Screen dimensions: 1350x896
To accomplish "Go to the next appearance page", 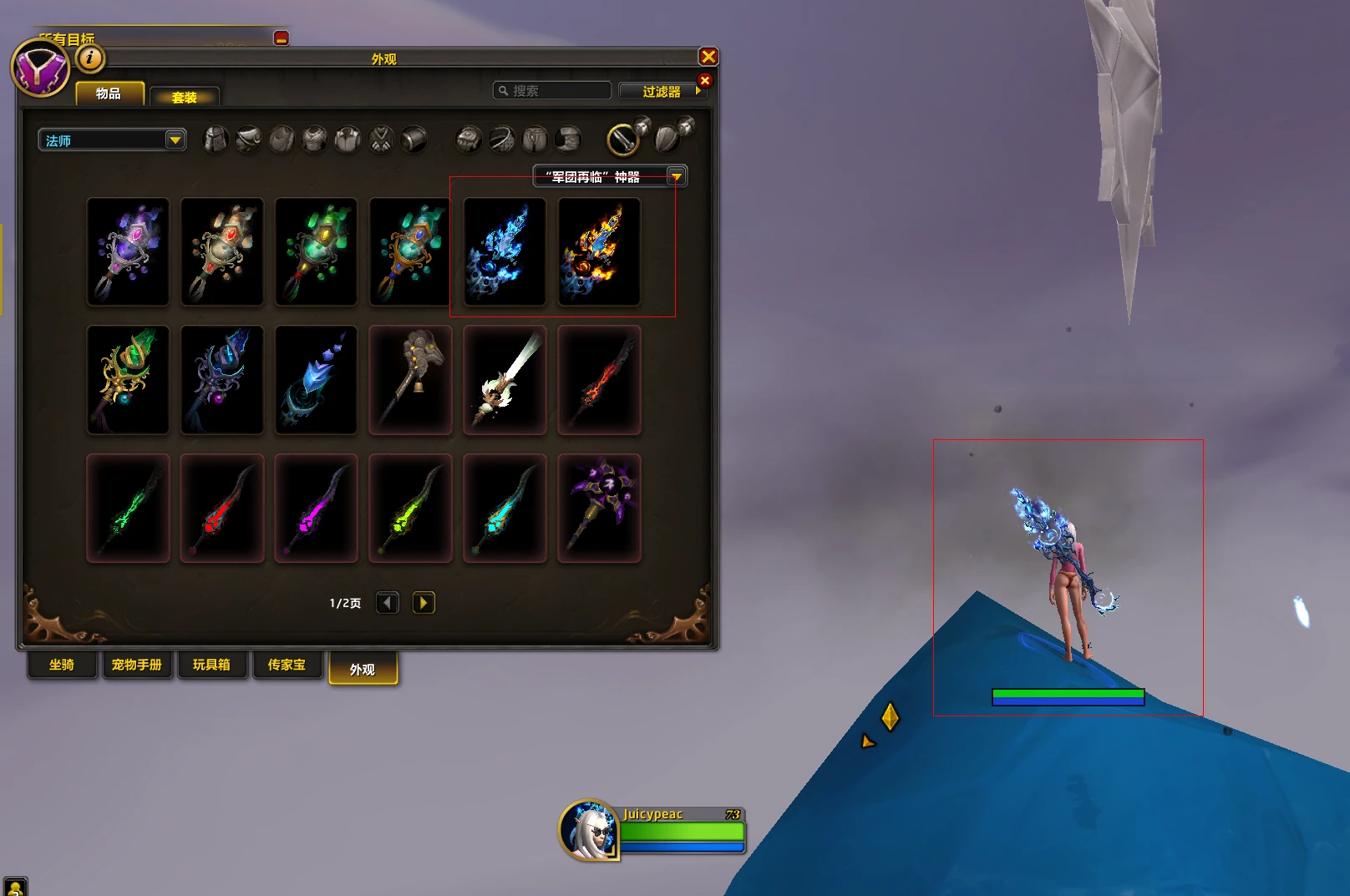I will (424, 603).
